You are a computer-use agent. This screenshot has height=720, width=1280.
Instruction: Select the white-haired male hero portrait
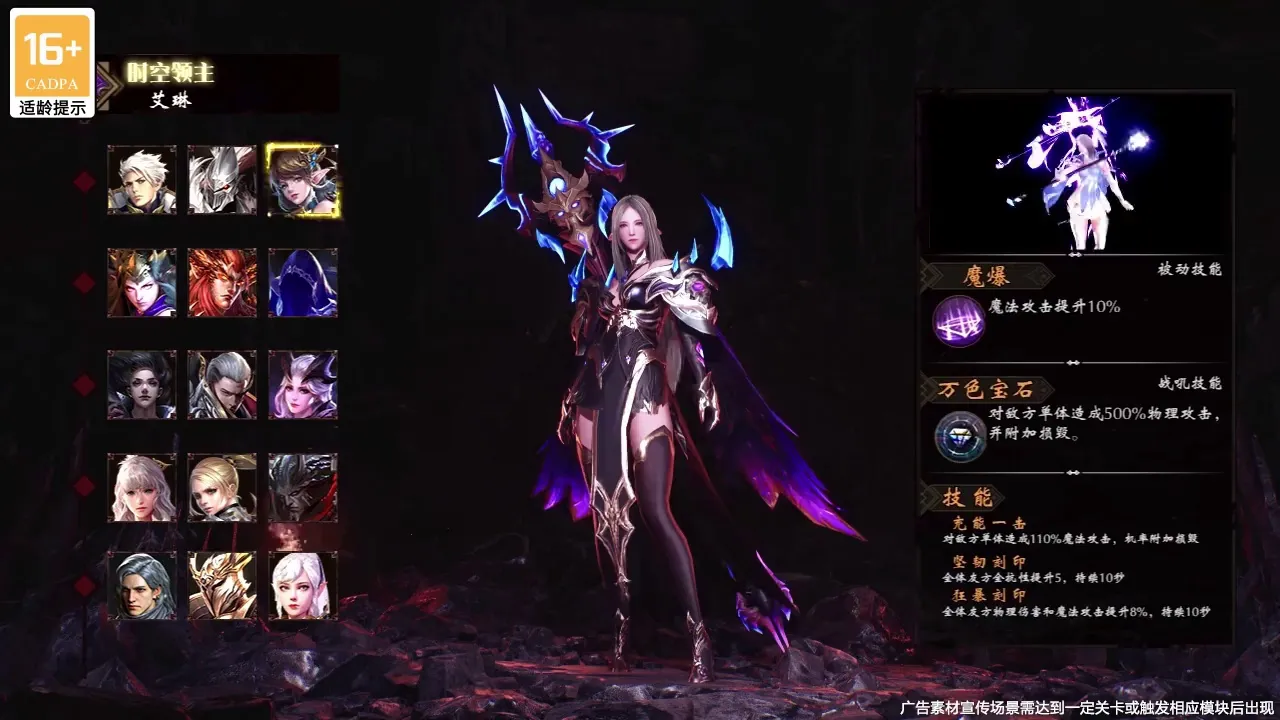[x=142, y=180]
